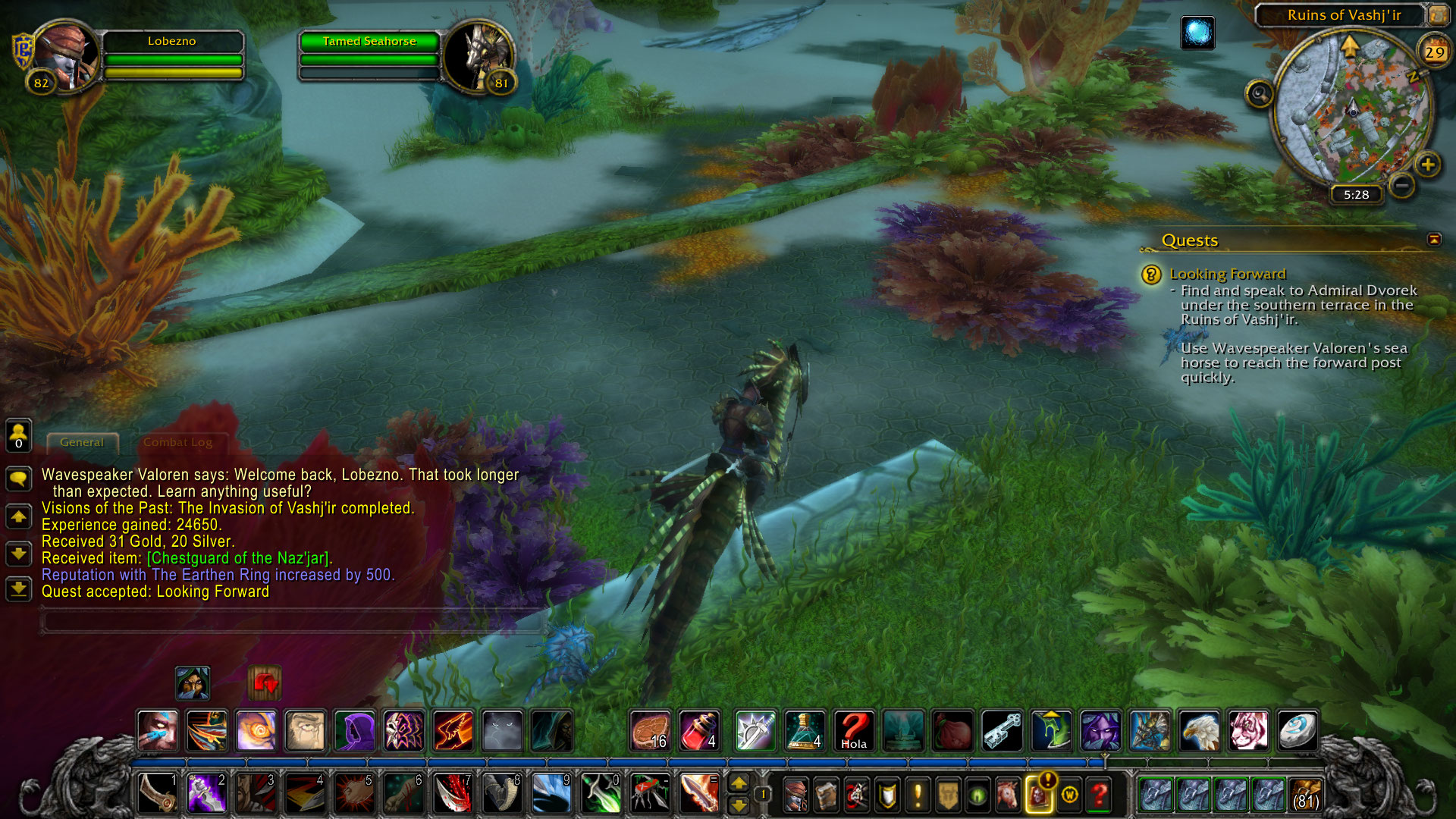This screenshot has width=1456, height=819.
Task: Switch to the Combat Log chat tab
Action: point(177,442)
